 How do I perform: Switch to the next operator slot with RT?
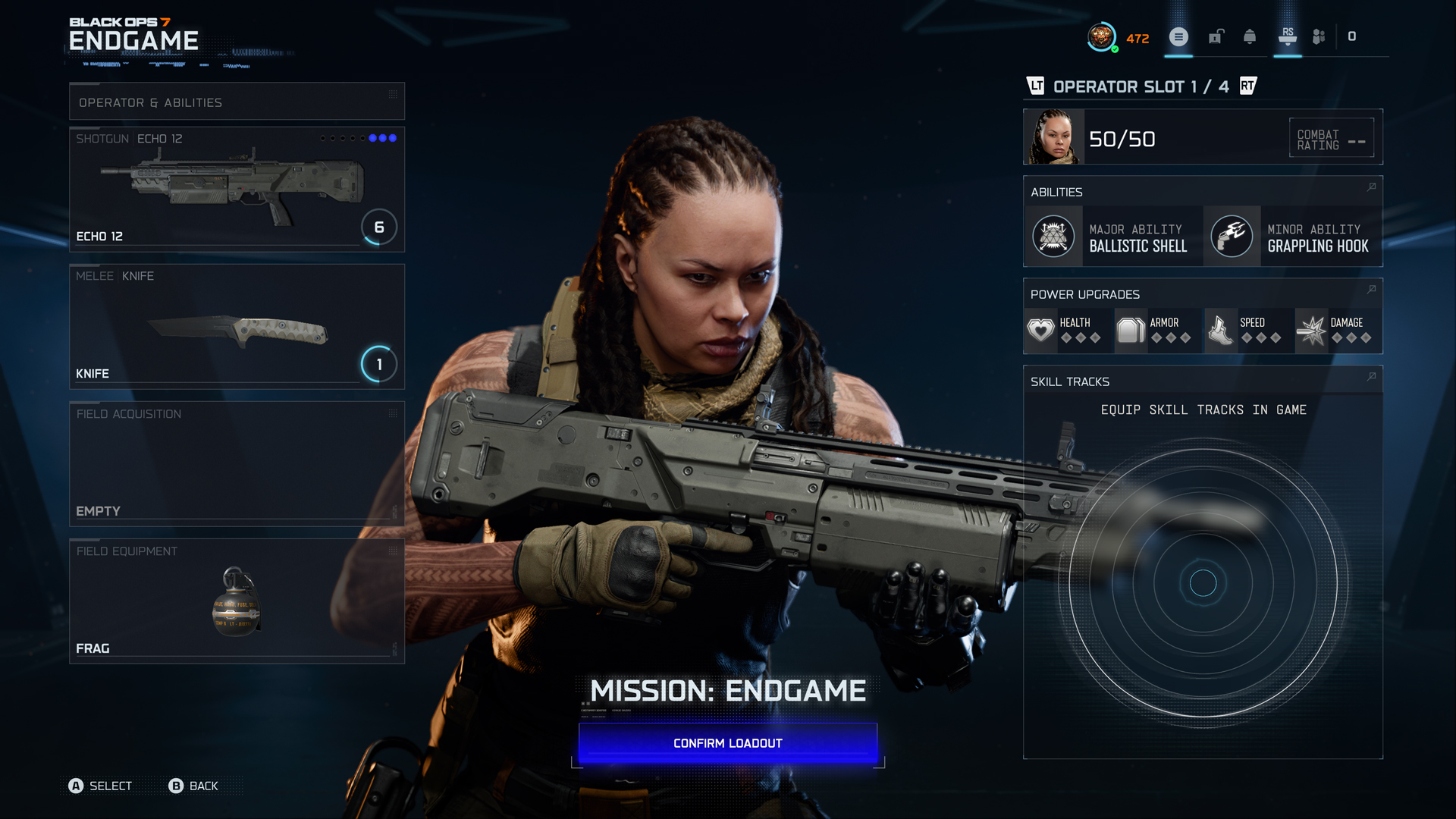(x=1248, y=86)
